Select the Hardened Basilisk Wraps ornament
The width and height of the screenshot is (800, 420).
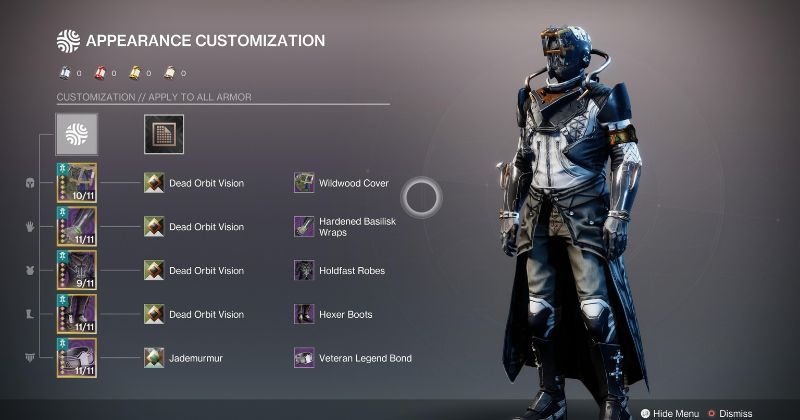(304, 227)
